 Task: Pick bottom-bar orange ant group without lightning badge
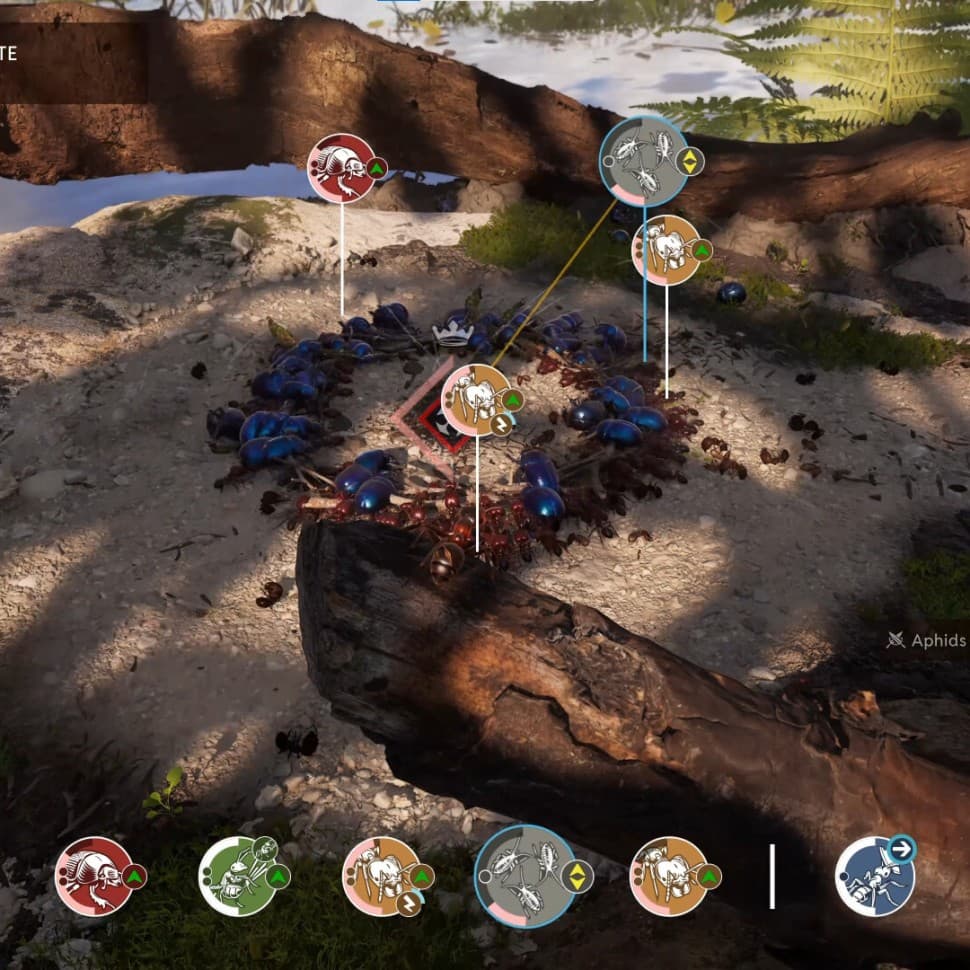pyautogui.click(x=669, y=876)
